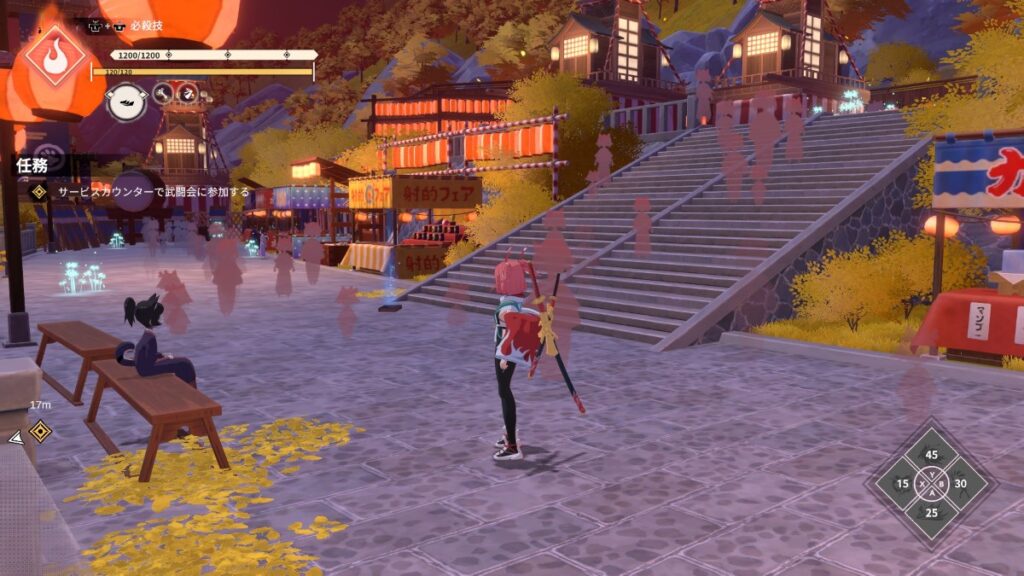
Task: Open the 任務 quest tracker header
Action: point(31,165)
